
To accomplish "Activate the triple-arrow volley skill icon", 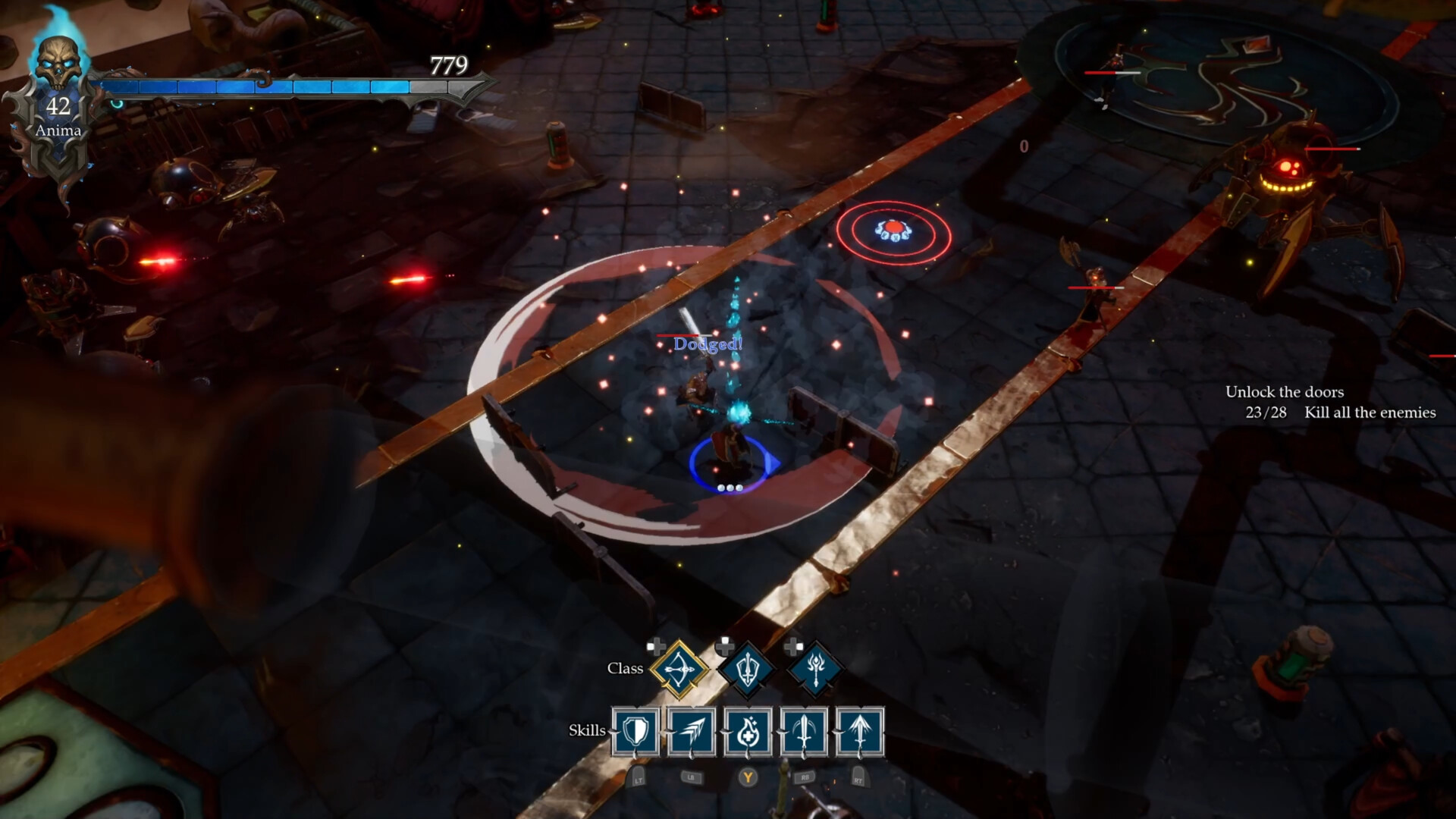I will (x=692, y=731).
